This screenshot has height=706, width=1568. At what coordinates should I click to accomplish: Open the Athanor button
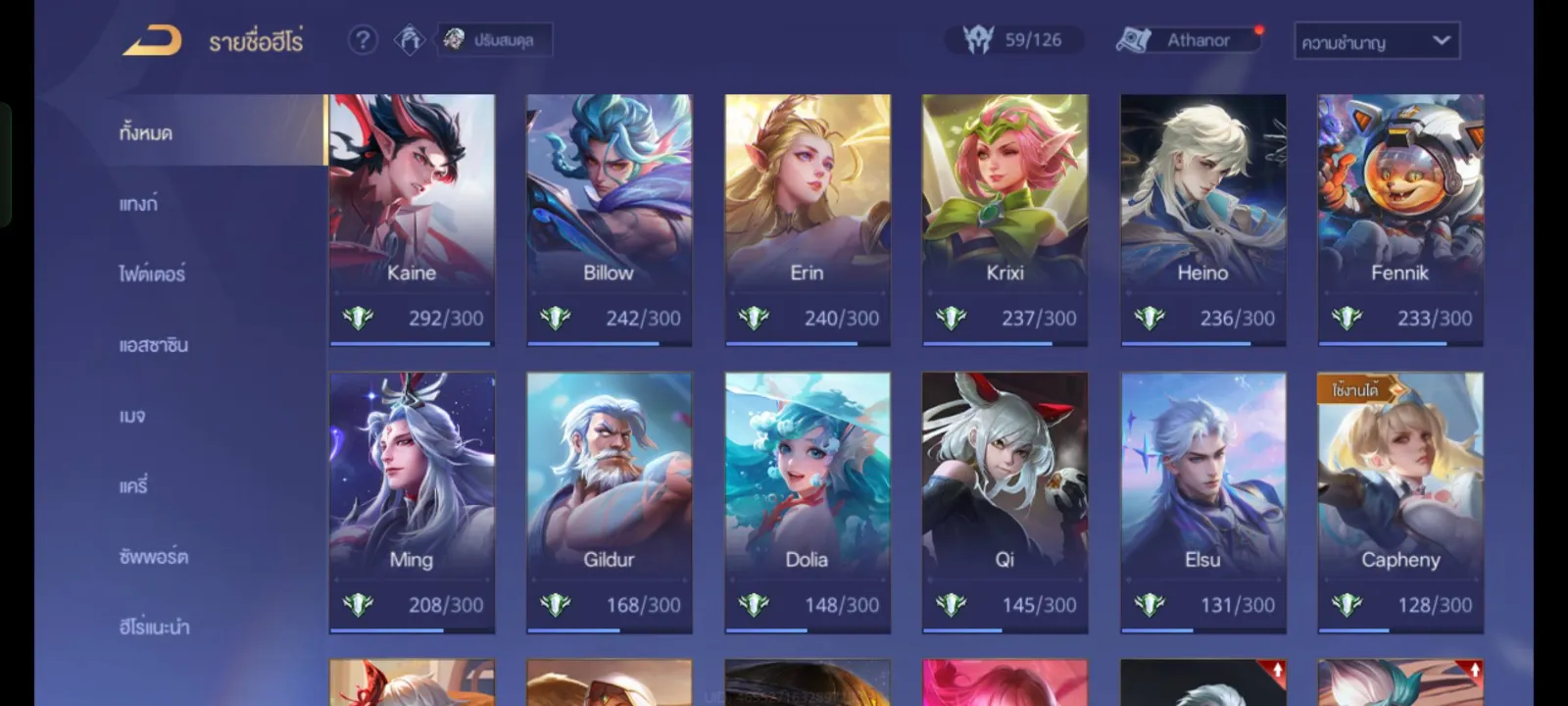coord(1188,40)
